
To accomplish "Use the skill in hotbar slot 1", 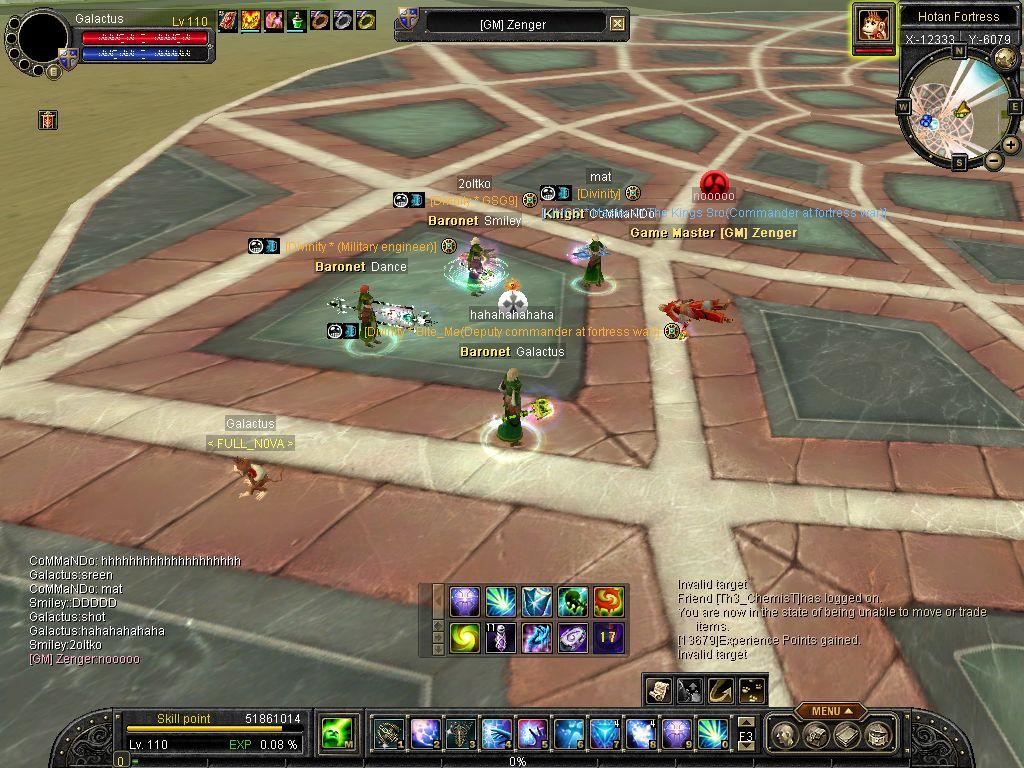I will 387,735.
